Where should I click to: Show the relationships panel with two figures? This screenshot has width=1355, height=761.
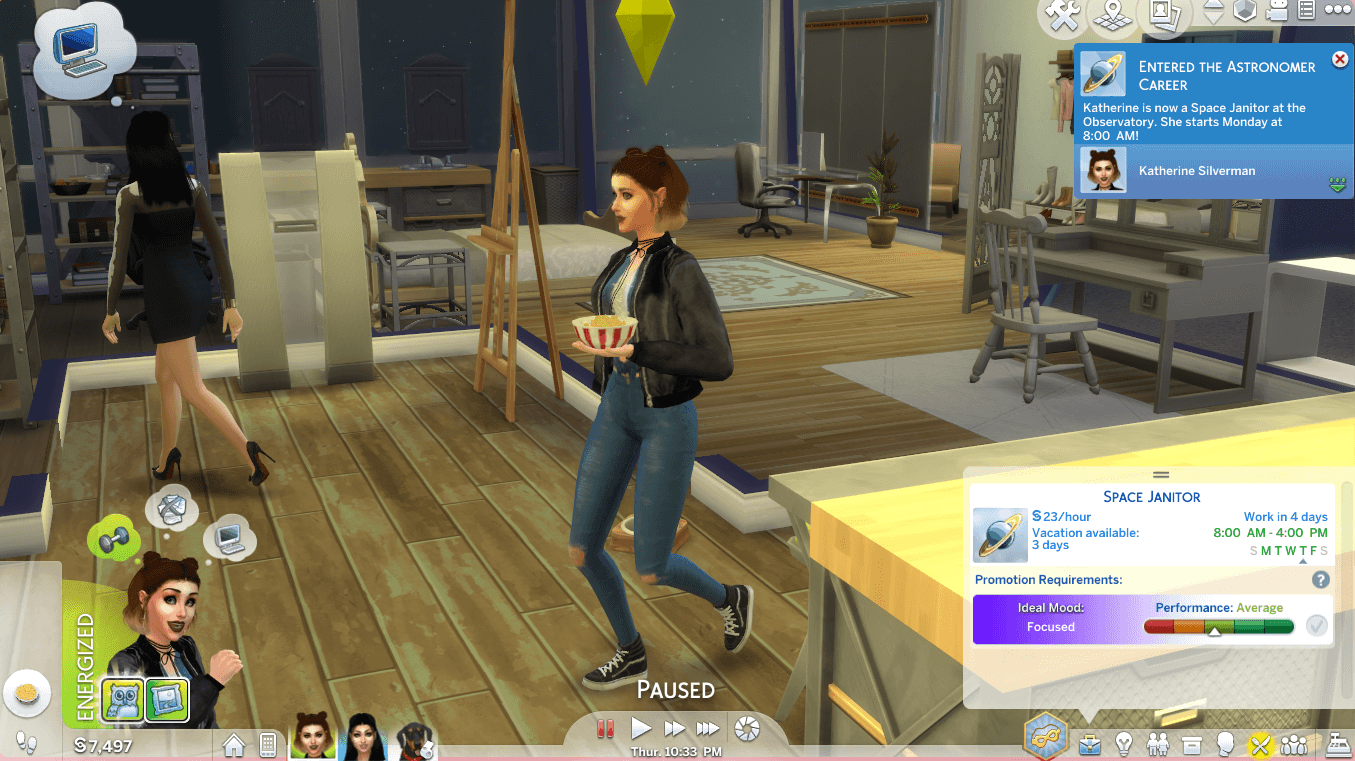[x=1158, y=745]
